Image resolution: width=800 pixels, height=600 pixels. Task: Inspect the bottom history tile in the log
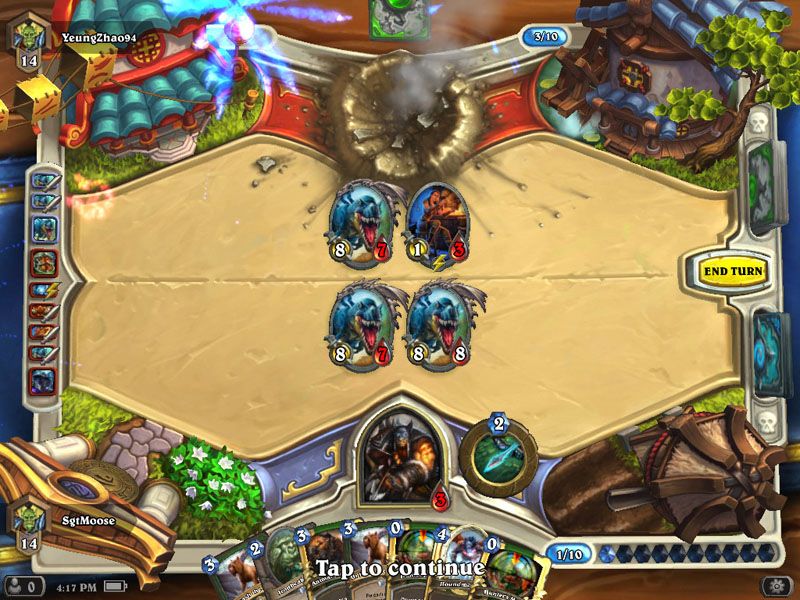[x=43, y=381]
